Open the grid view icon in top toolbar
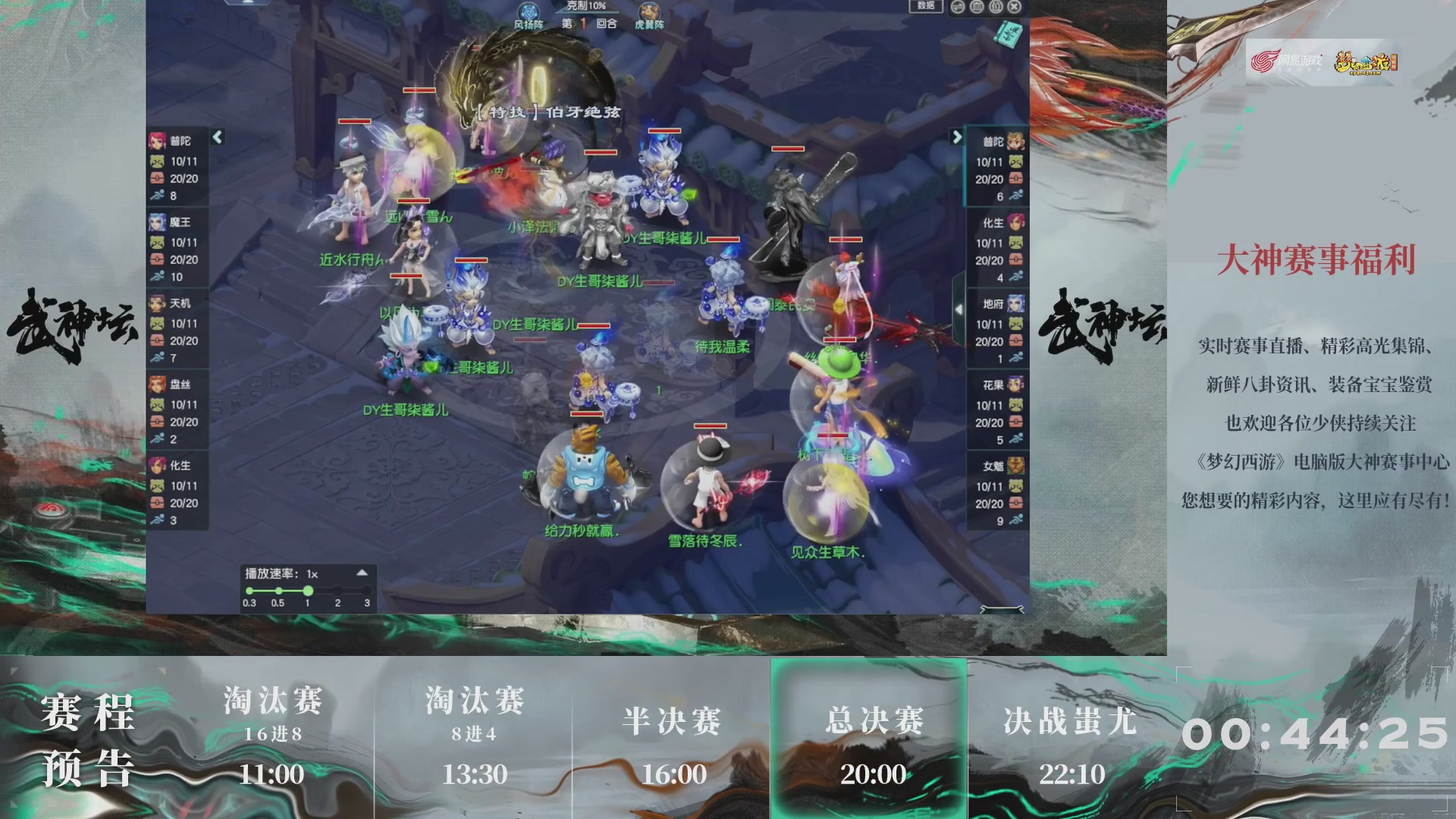Screen dimensions: 1456x819 pos(977,6)
